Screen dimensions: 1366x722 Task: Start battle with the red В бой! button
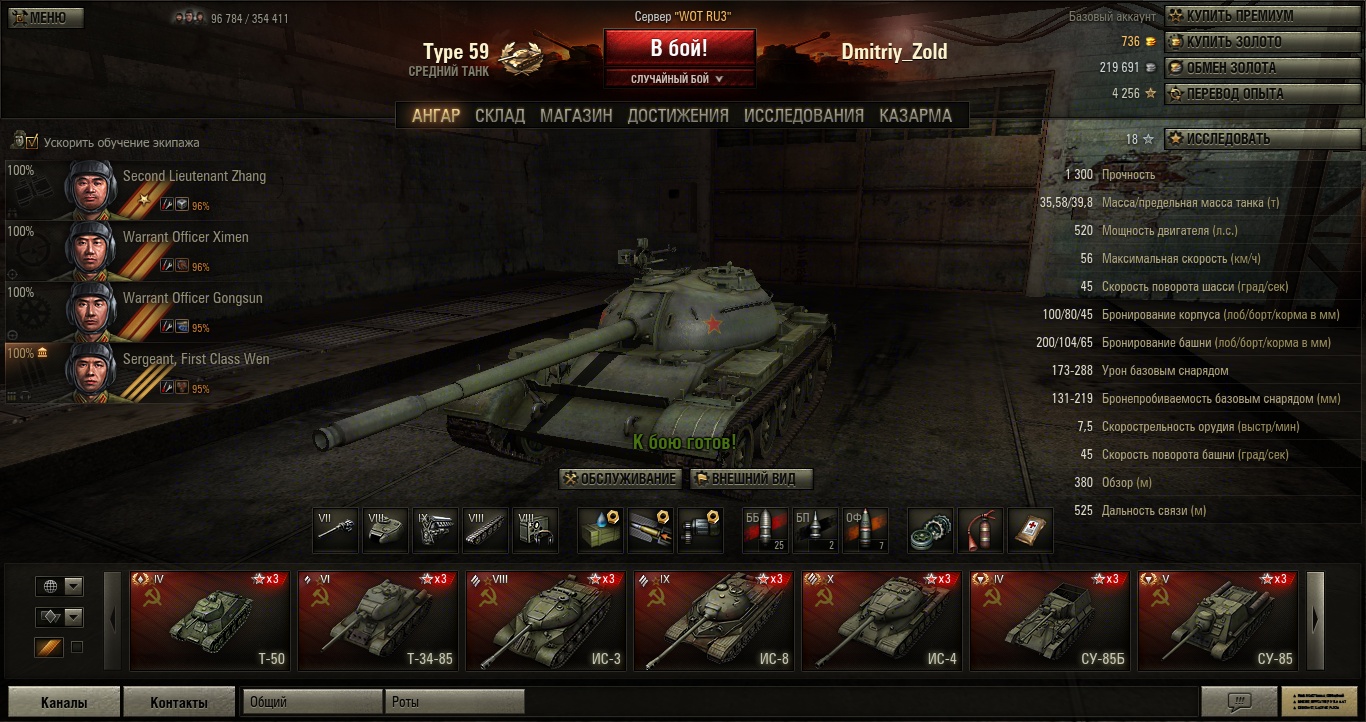click(679, 48)
